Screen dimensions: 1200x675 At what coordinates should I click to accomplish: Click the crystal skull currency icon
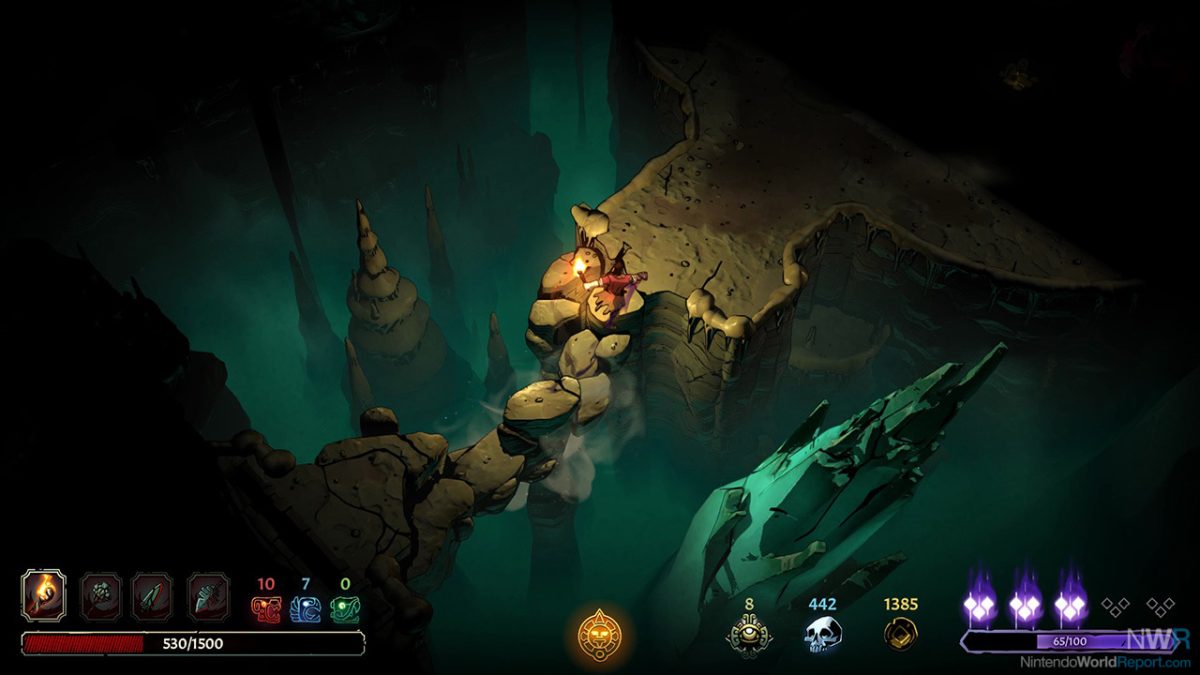[x=823, y=635]
